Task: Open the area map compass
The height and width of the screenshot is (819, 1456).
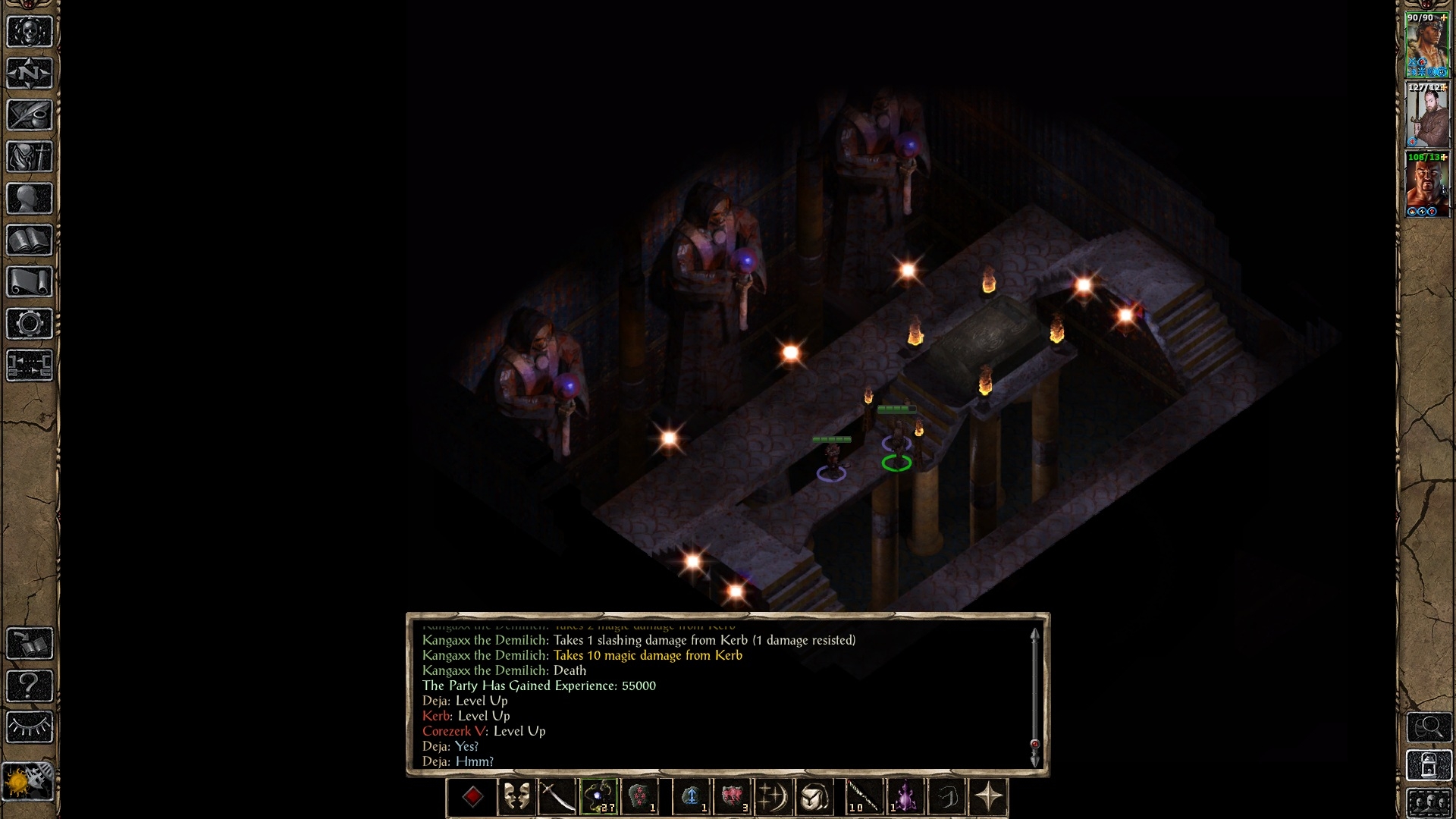Action: pos(30,74)
